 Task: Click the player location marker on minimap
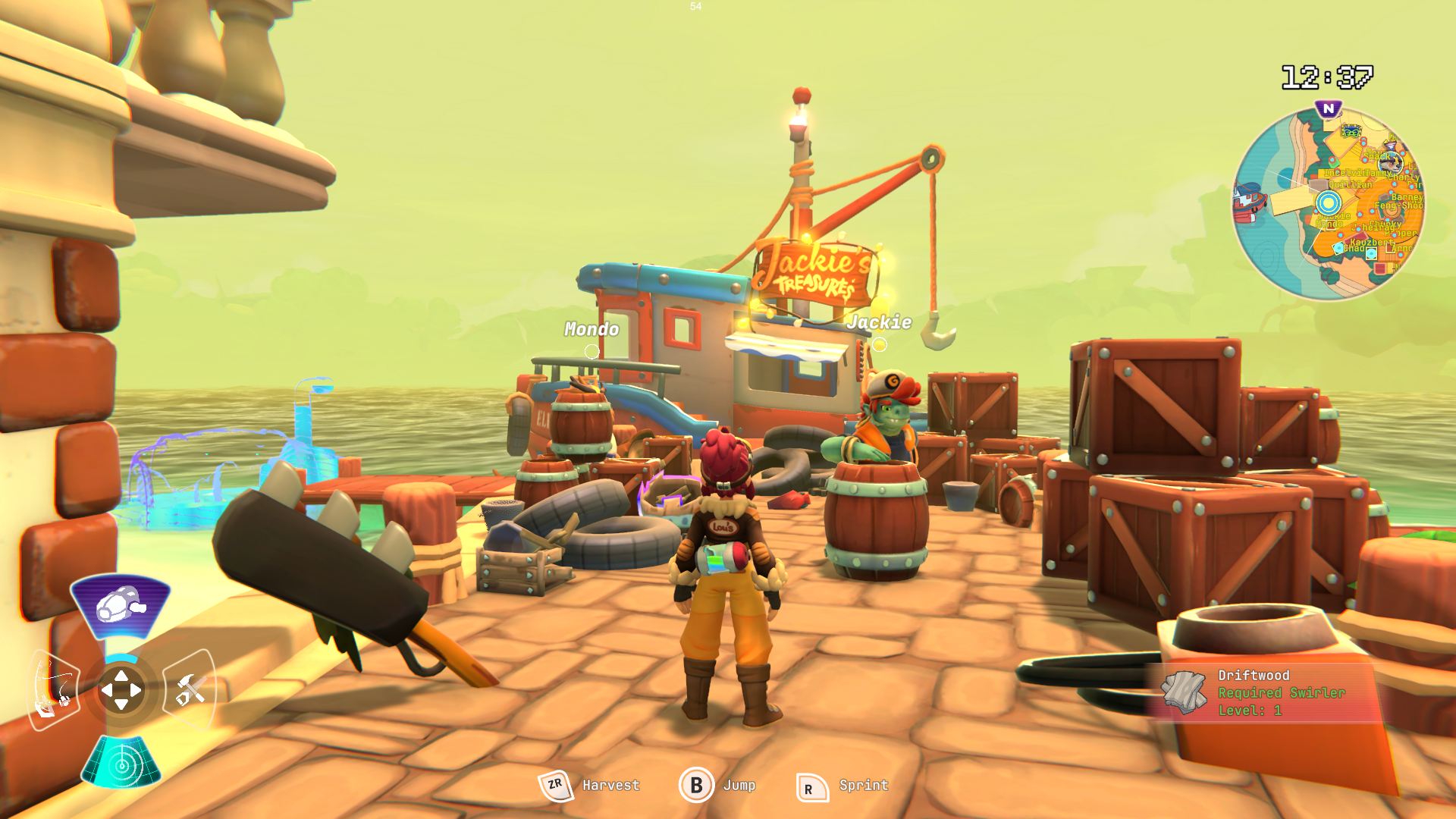(x=1329, y=202)
